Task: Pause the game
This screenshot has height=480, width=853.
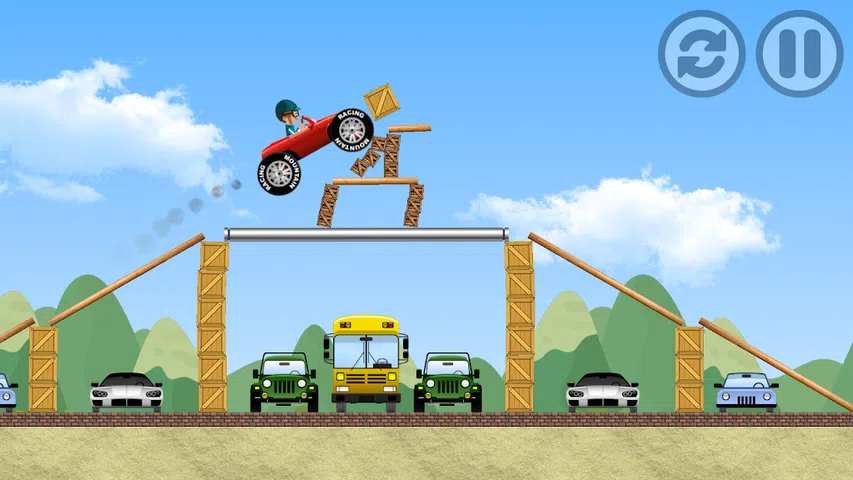Action: pyautogui.click(x=799, y=53)
